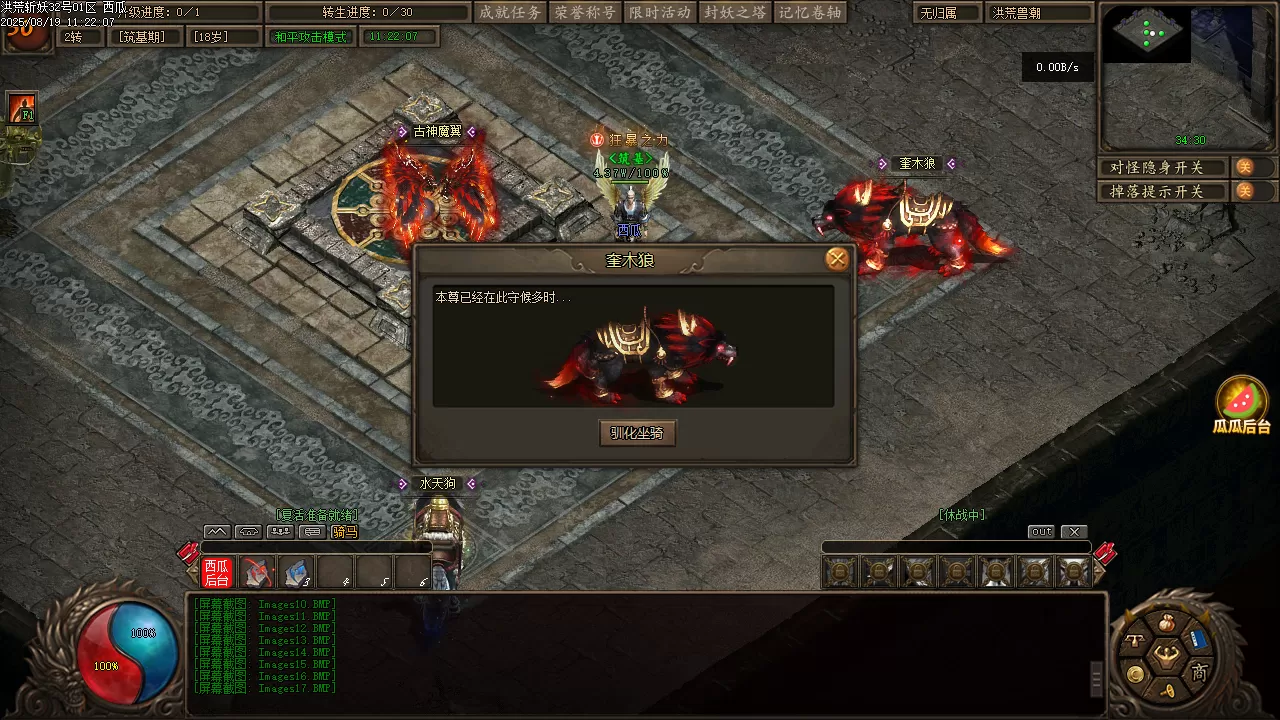Close the 奎木狼 dialogue window
1280x720 pixels.
[837, 260]
